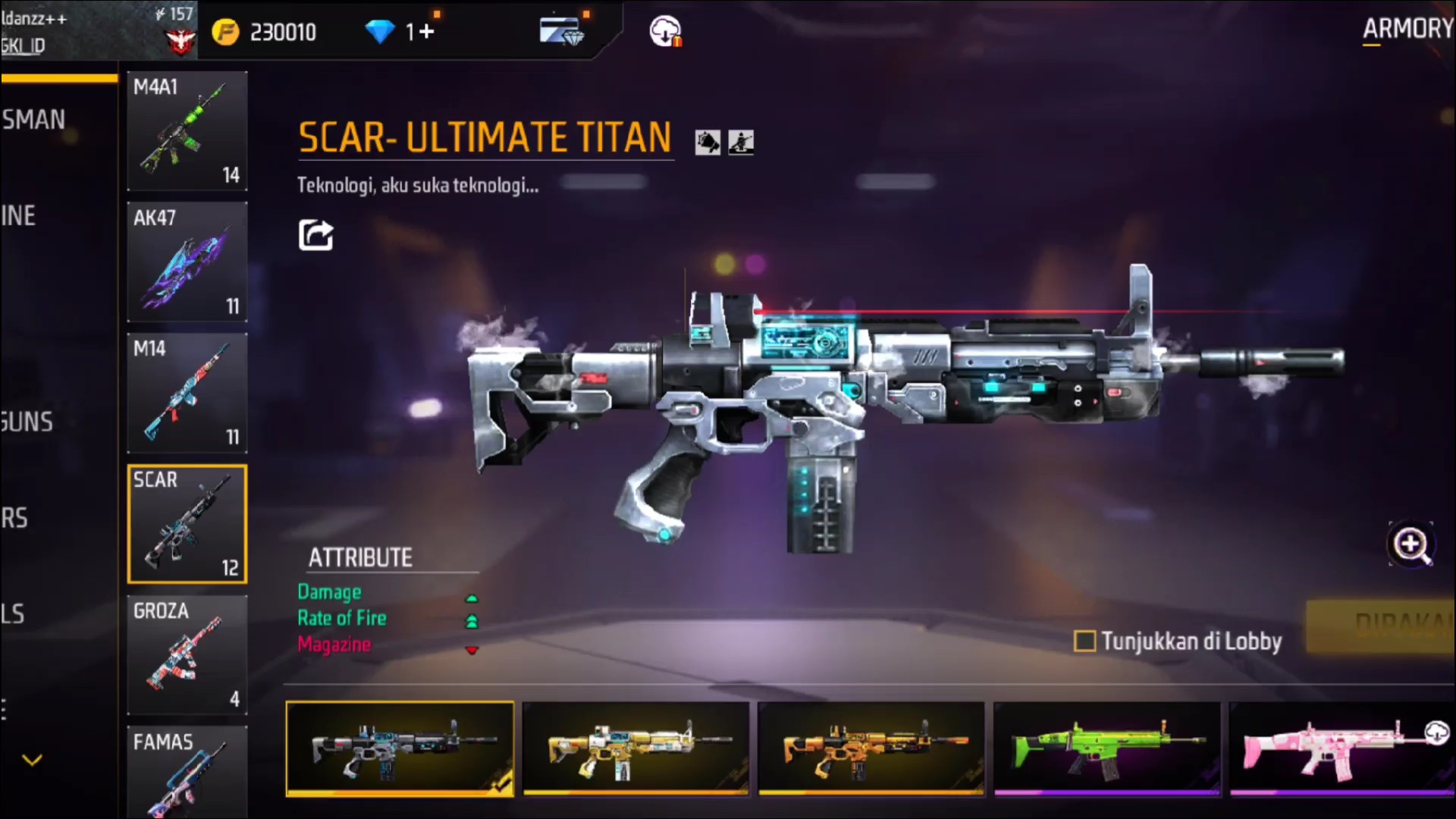1456x819 pixels.
Task: Choose the M14 weapon category
Action: (x=187, y=393)
